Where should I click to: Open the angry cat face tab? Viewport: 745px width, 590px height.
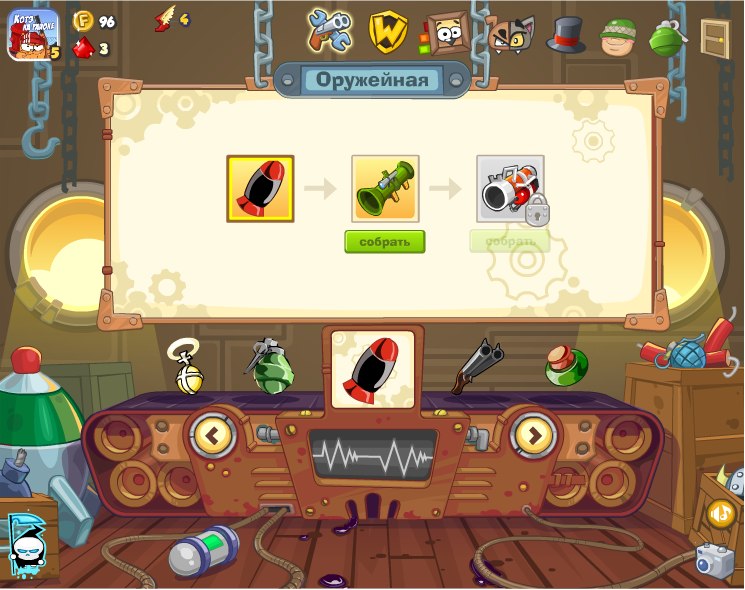pyautogui.click(x=509, y=34)
